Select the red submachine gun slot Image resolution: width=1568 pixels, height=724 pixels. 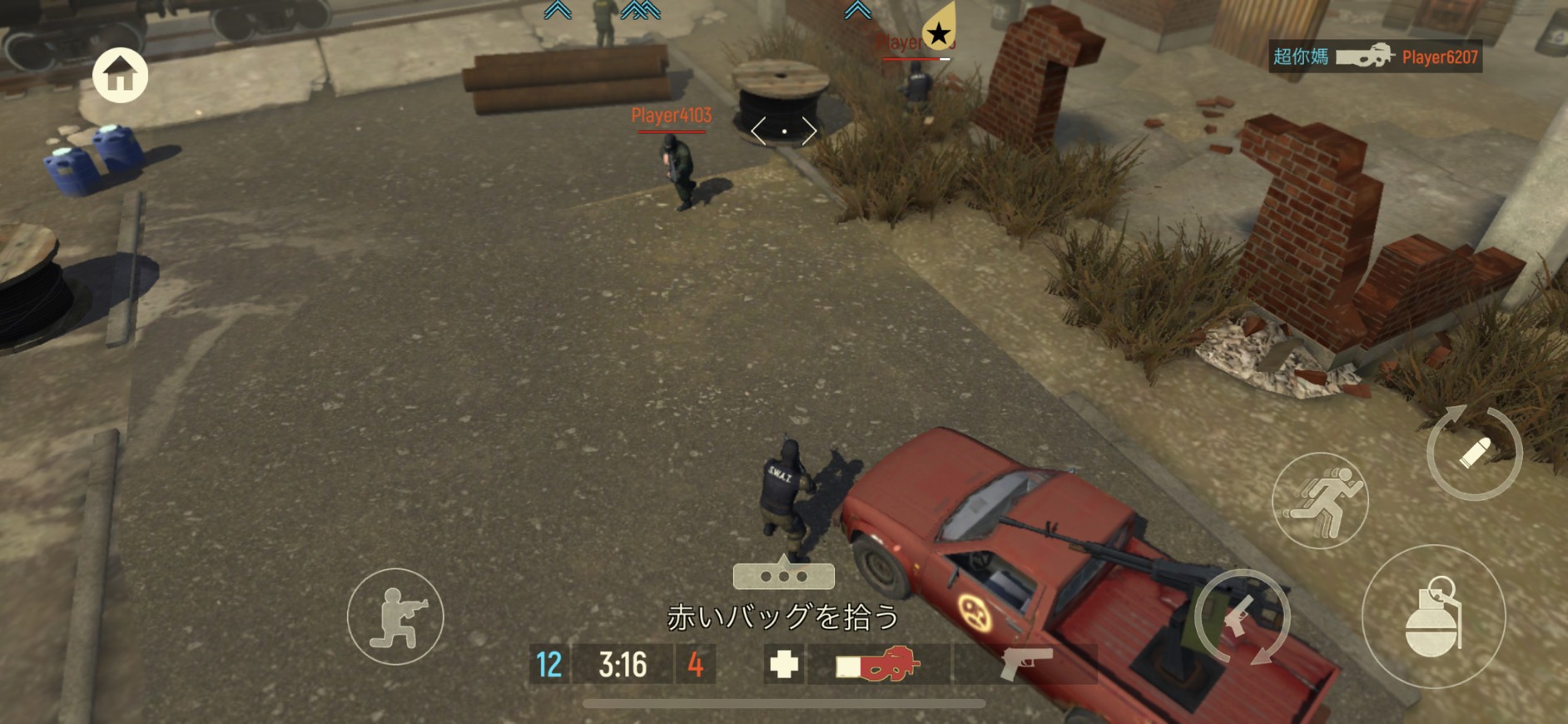pos(879,665)
